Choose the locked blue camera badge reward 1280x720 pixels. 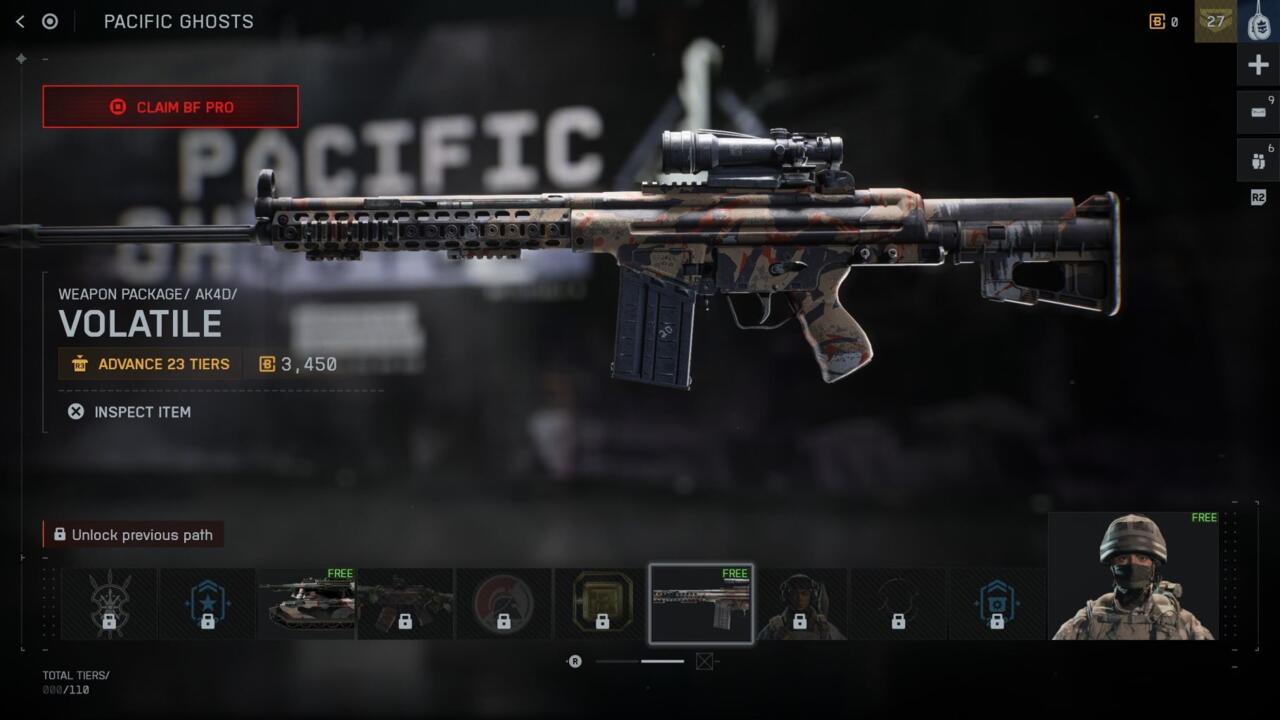996,604
